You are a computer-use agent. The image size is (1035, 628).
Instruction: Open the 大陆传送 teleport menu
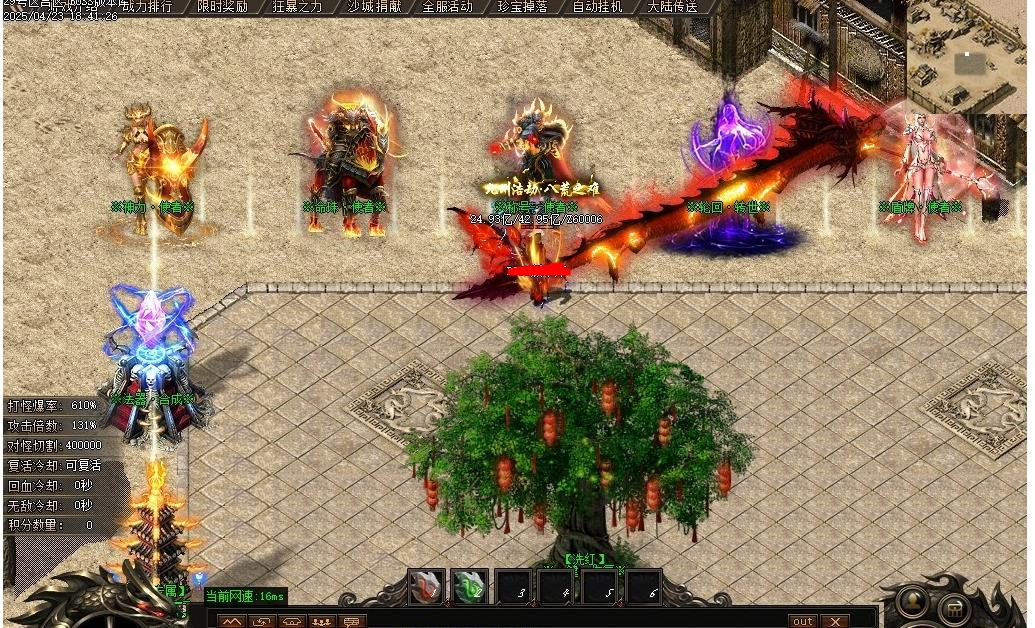coord(672,7)
